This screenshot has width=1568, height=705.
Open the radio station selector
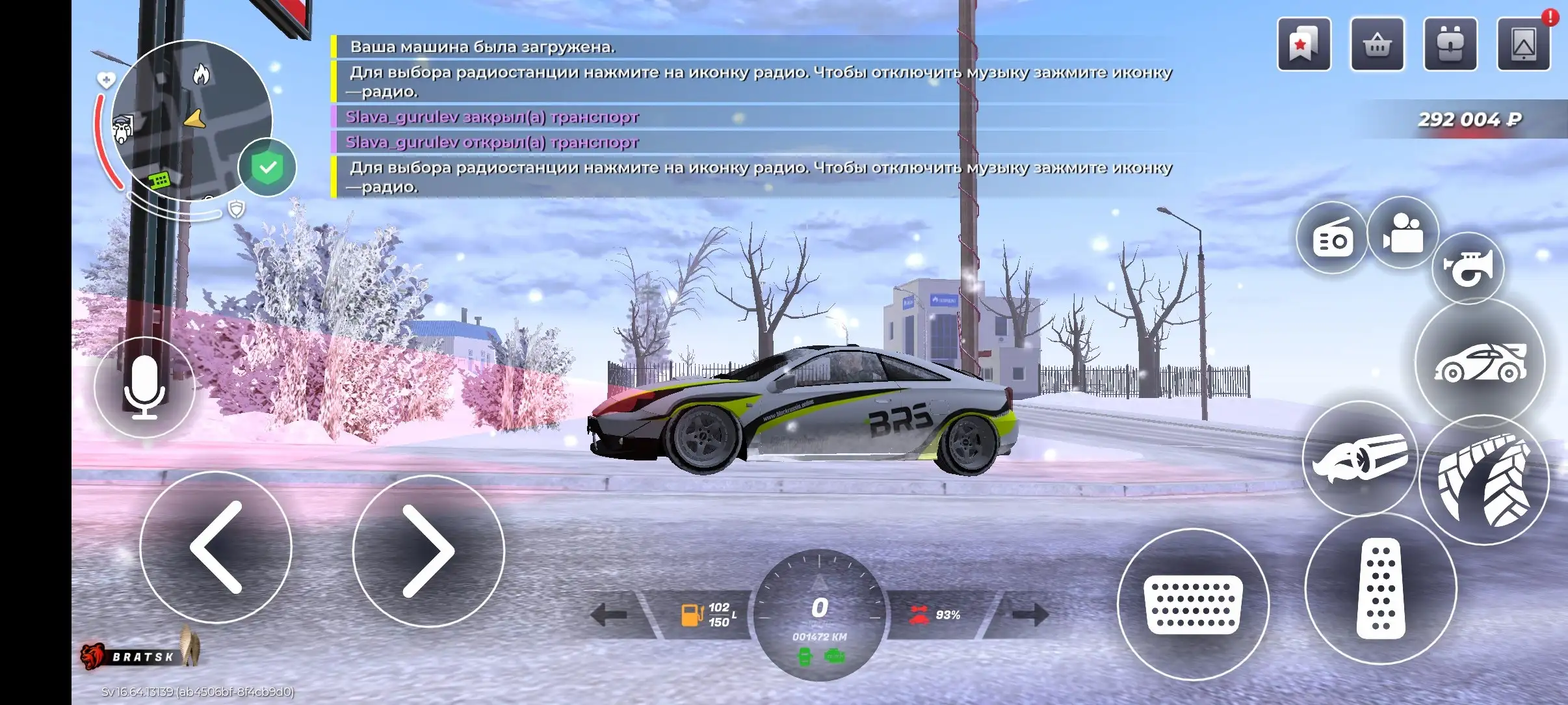click(1332, 238)
